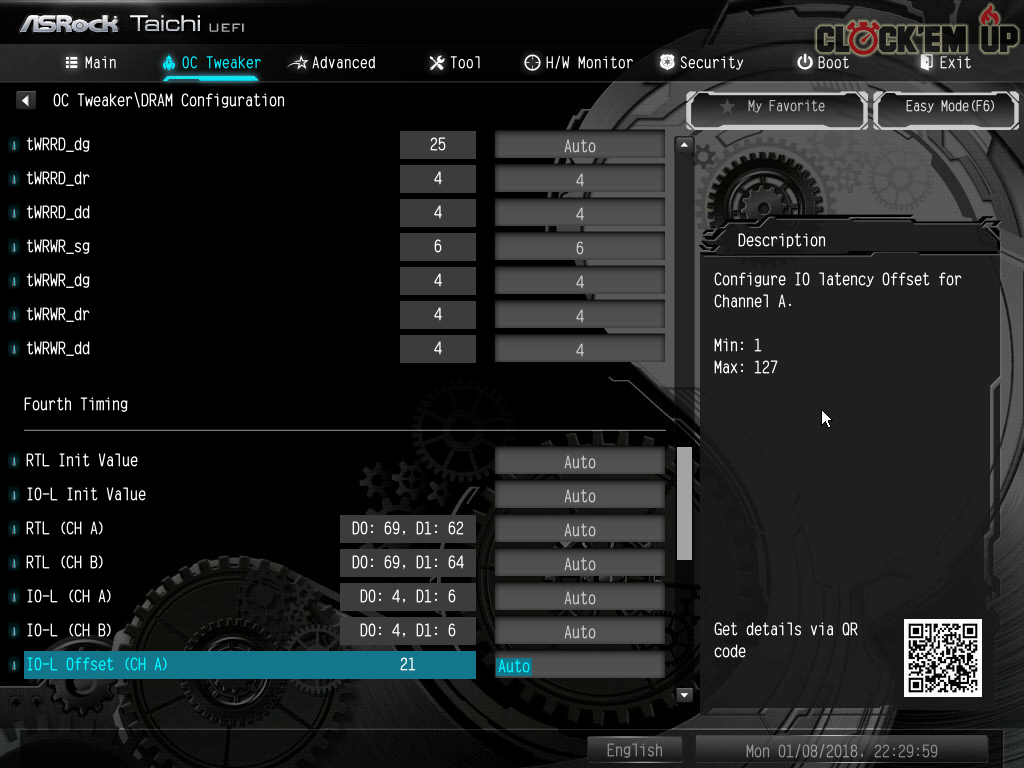
Task: Open the Tool tab
Action: (455, 63)
